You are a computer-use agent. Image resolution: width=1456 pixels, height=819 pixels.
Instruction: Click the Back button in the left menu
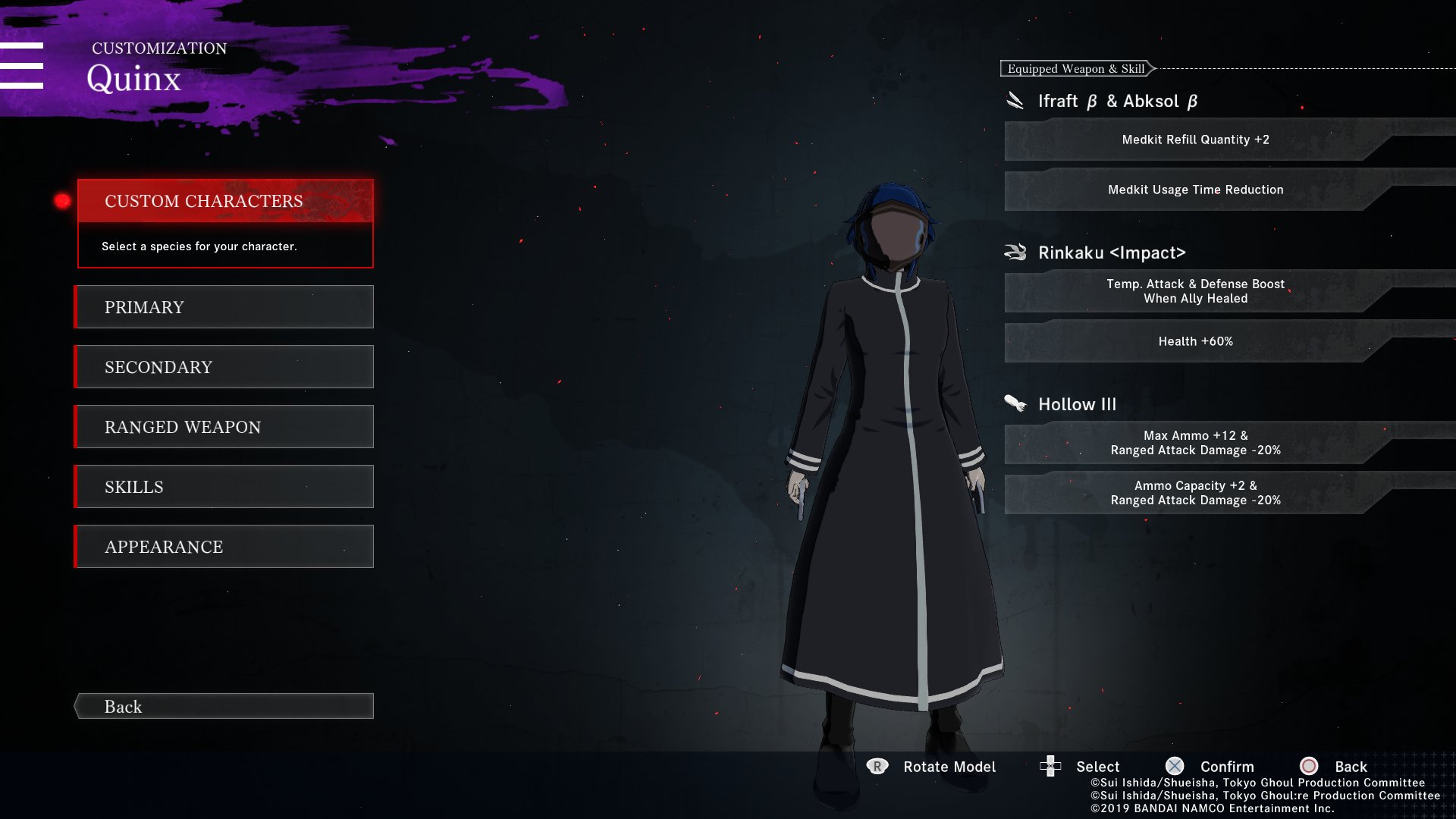[225, 706]
